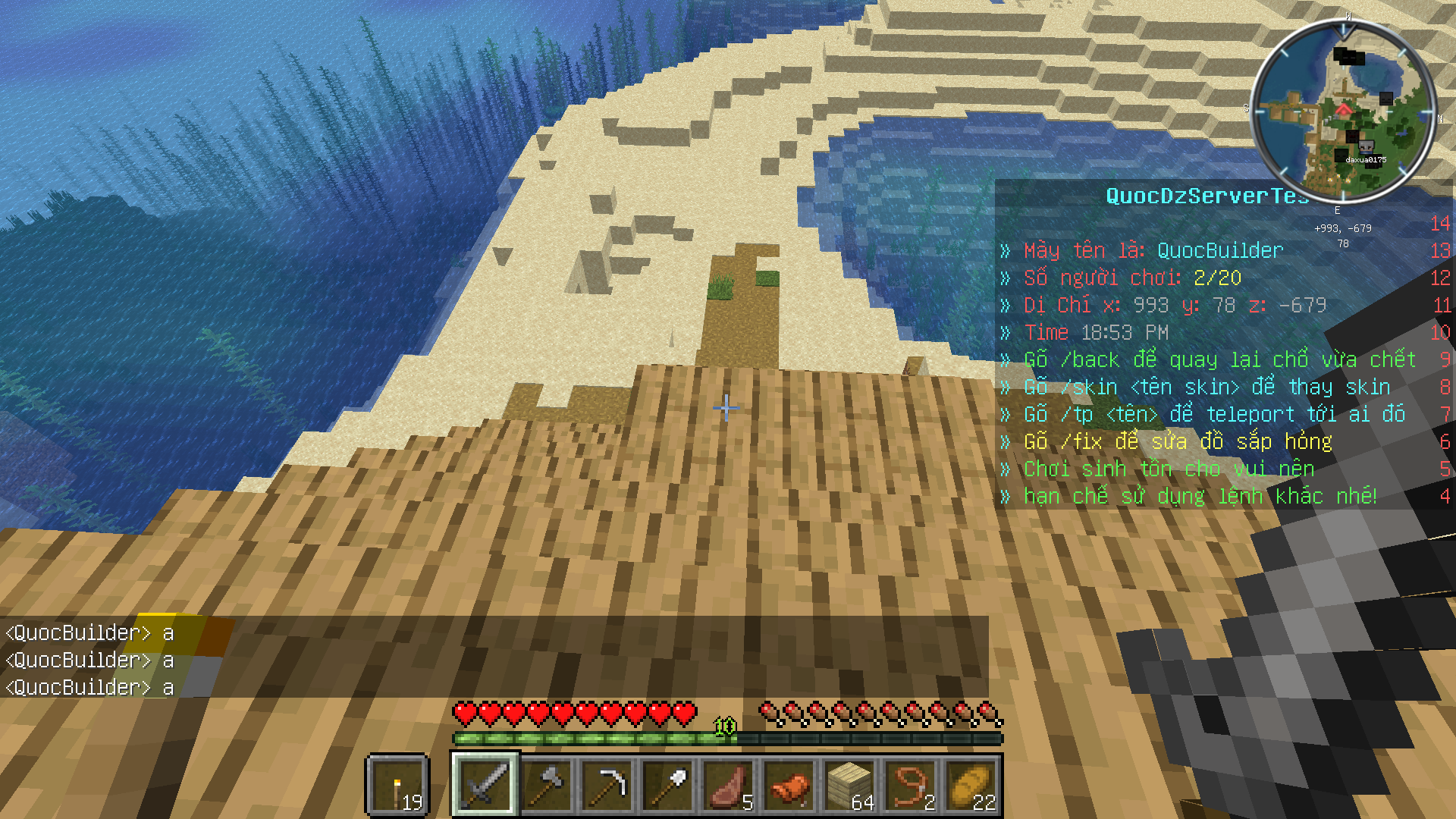1456x819 pixels.
Task: Choose the bread stack of 22
Action: (971, 785)
